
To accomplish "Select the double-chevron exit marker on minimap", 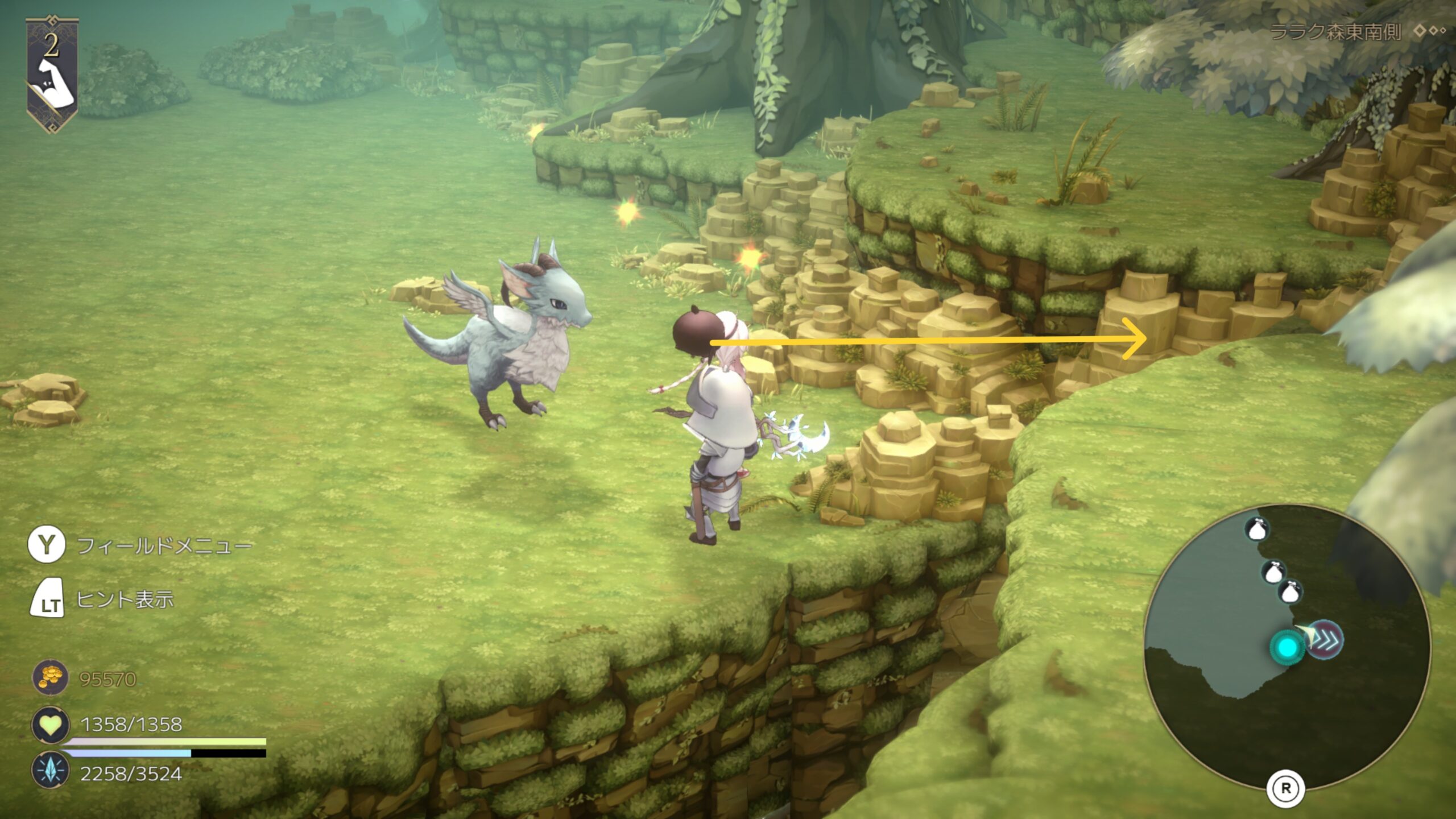I will point(1325,639).
